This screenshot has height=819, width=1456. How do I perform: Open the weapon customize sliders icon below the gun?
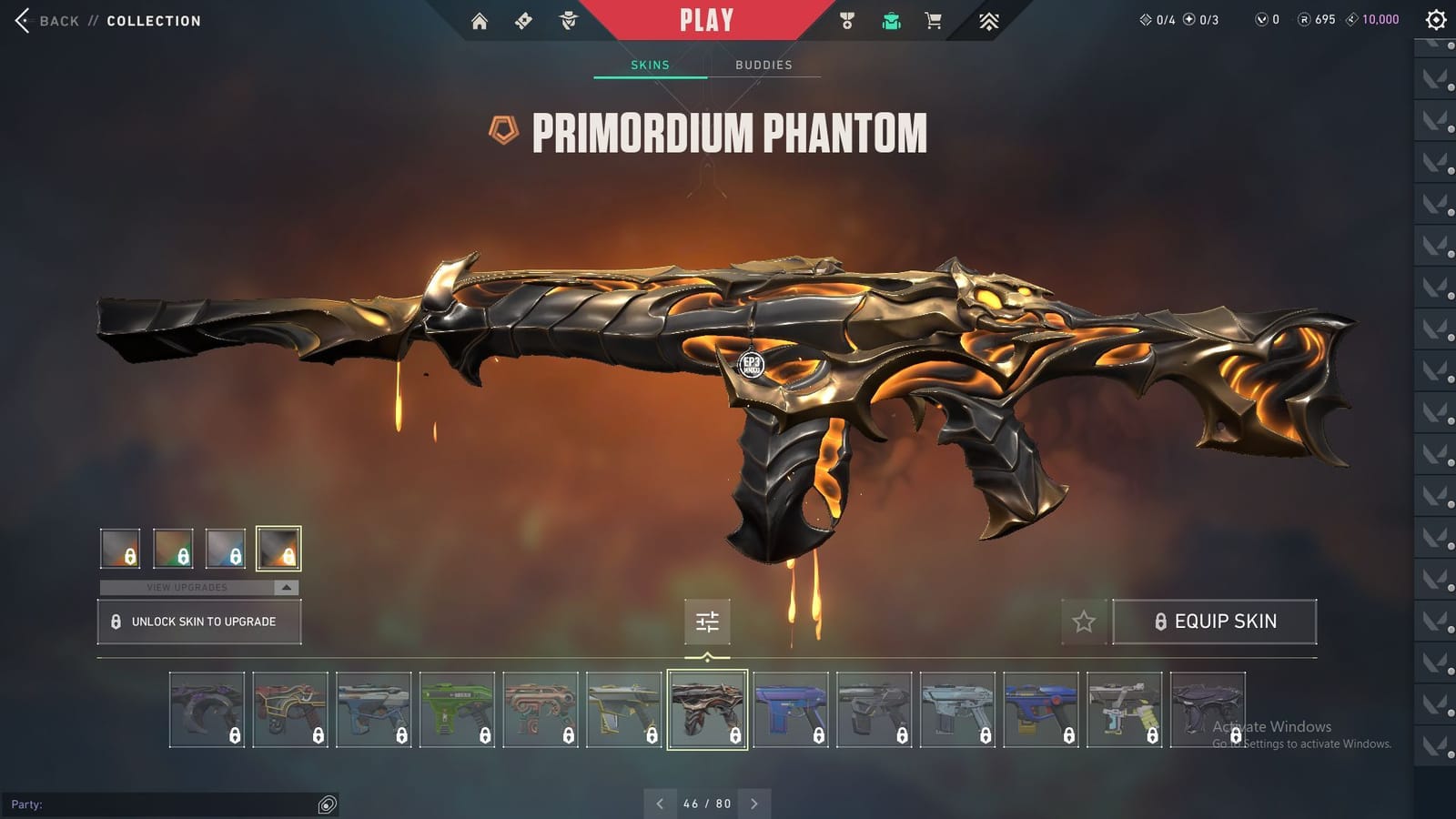pyautogui.click(x=707, y=622)
